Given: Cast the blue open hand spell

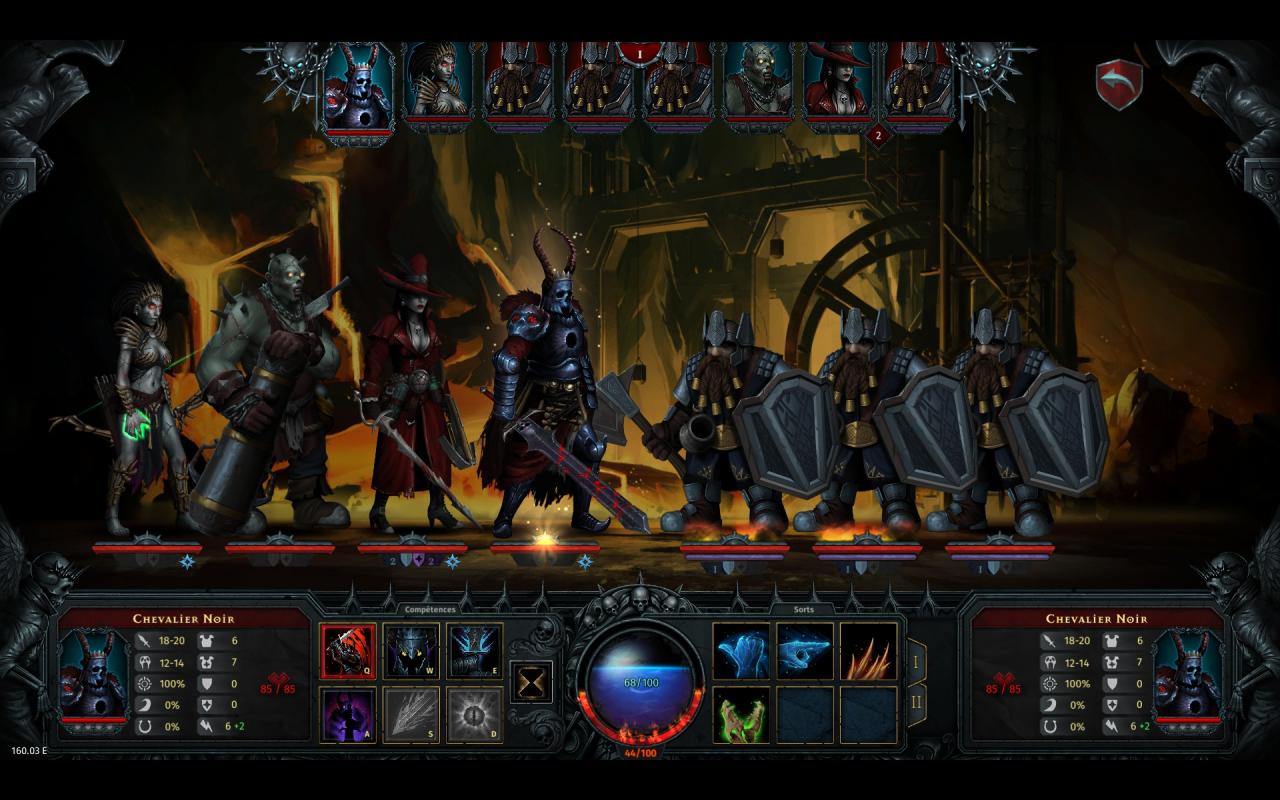Looking at the screenshot, I should coord(741,651).
